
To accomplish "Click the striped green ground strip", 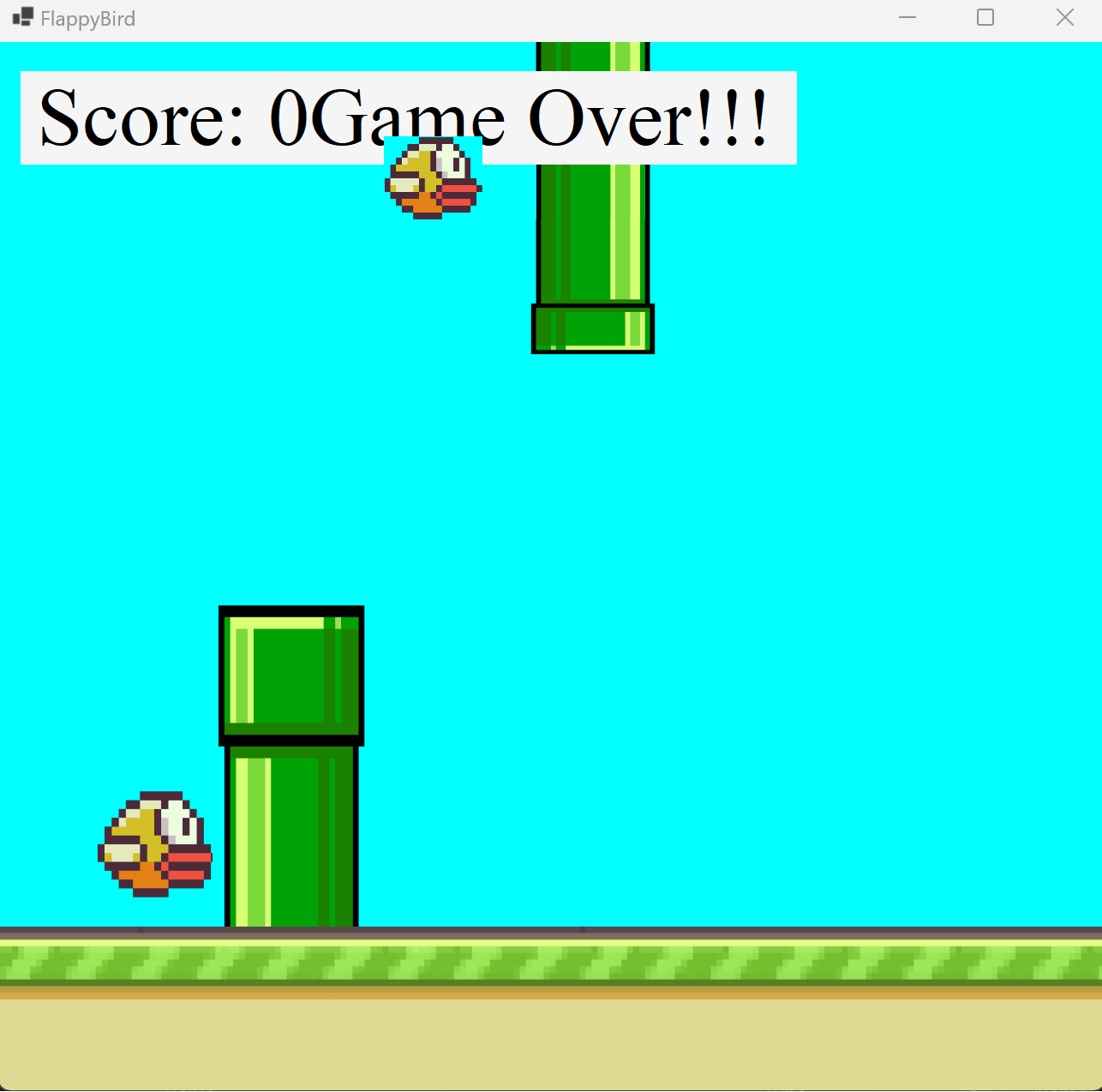I will pyautogui.click(x=548, y=964).
